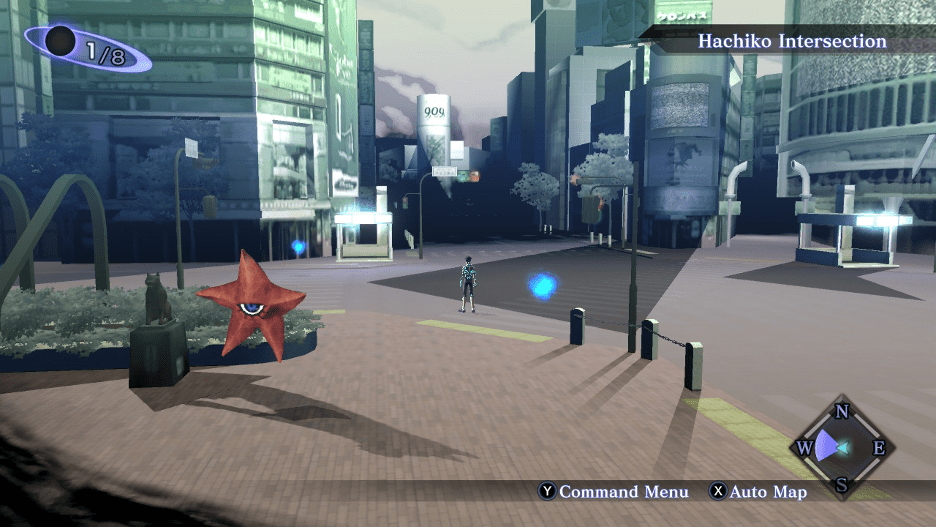The width and height of the screenshot is (936, 528).
Task: Open the Command Menu
Action: [x=614, y=492]
